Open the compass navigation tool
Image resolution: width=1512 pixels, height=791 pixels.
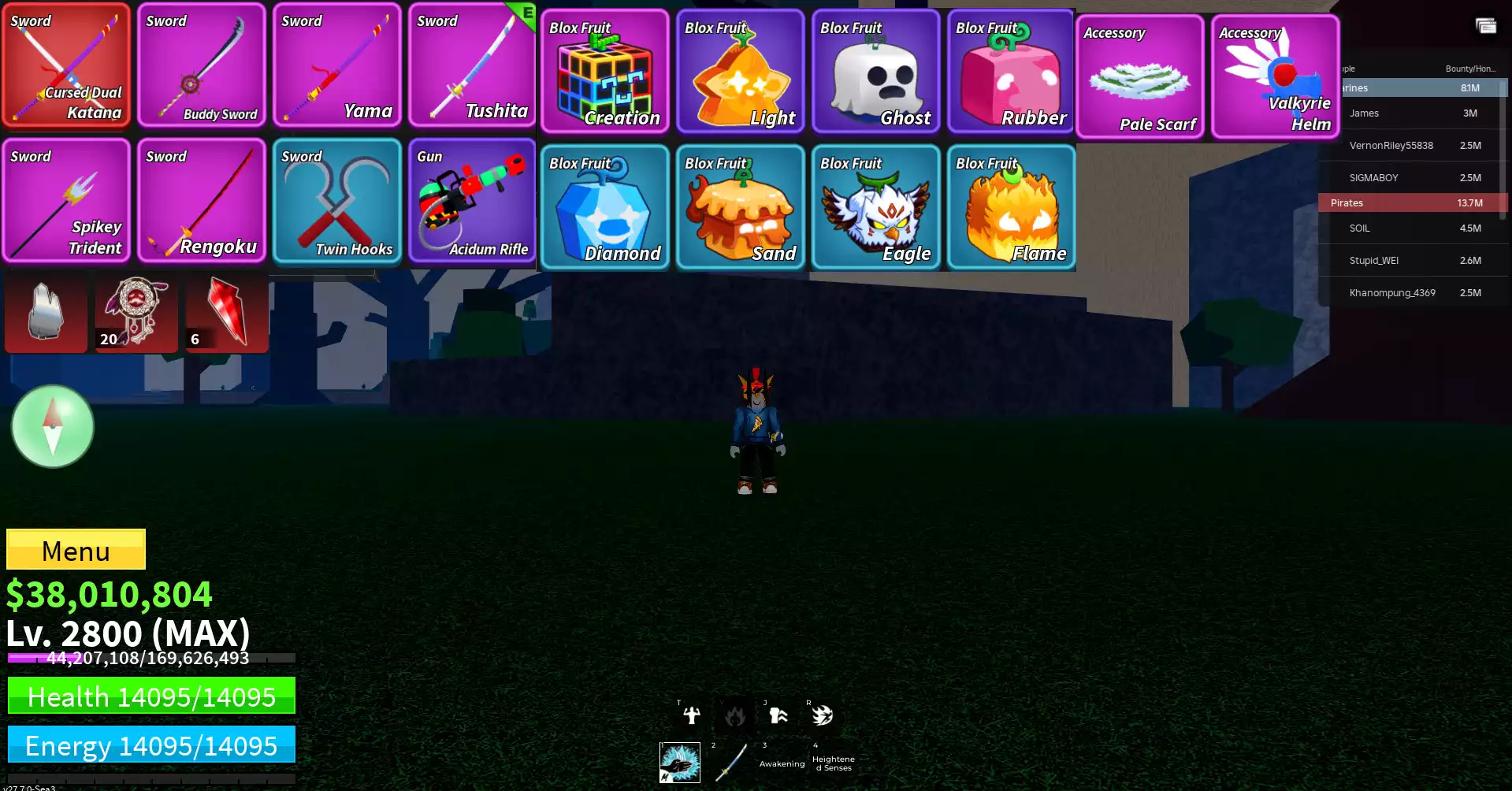[x=52, y=426]
